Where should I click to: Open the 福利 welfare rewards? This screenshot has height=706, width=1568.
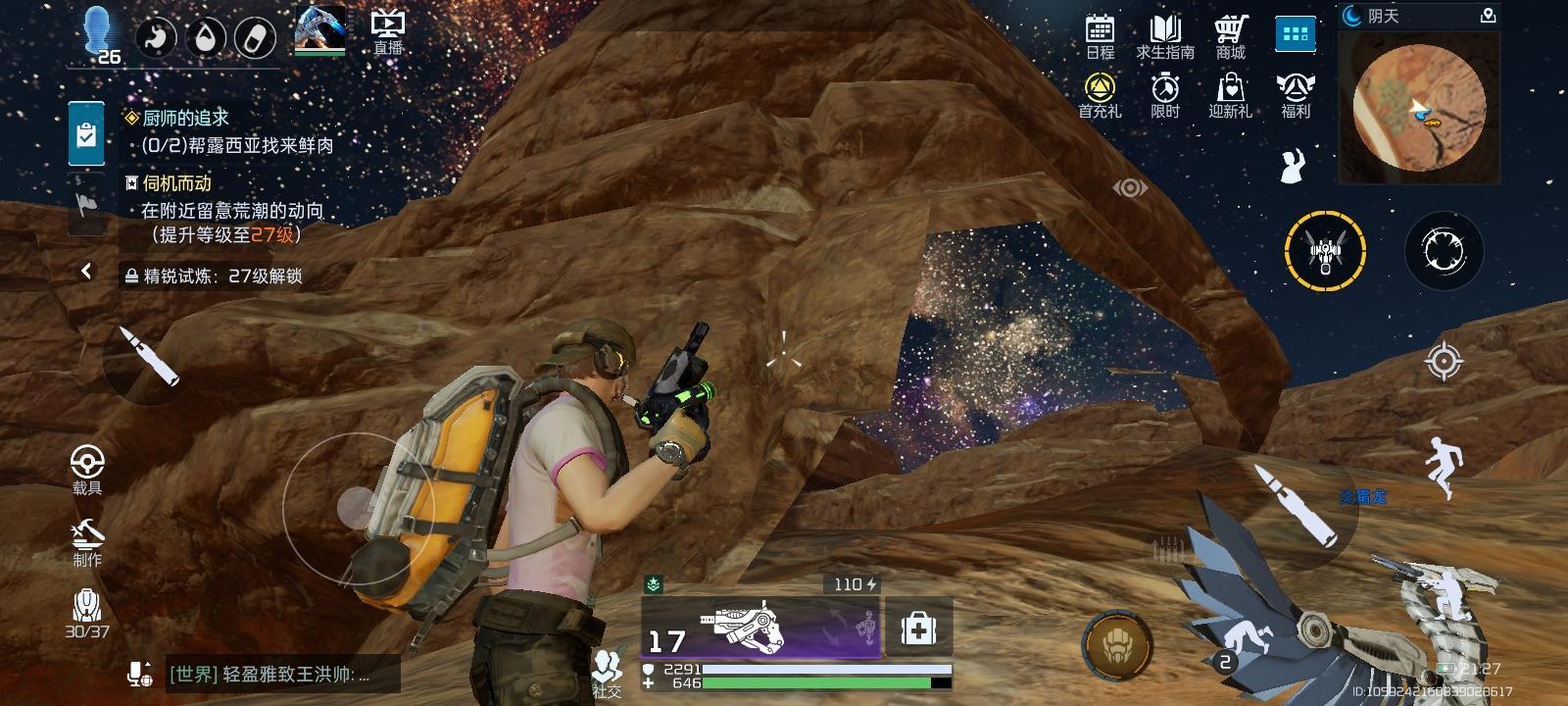(1296, 96)
